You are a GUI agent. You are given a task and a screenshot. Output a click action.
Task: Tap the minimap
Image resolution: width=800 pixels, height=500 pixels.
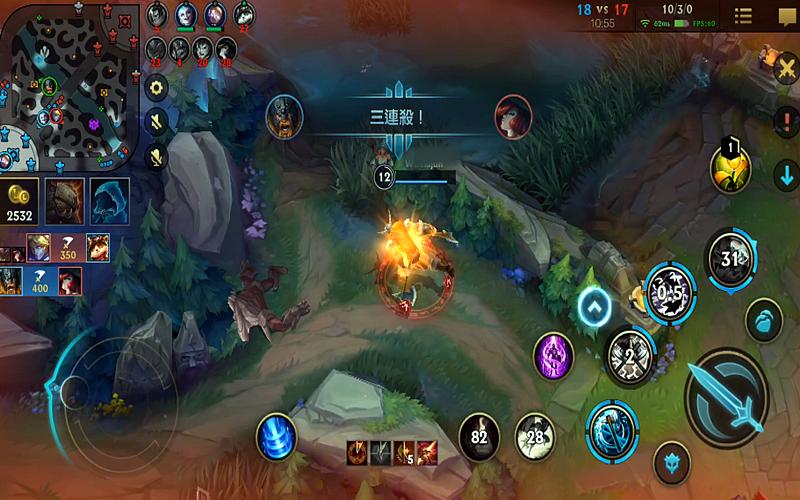[x=68, y=85]
